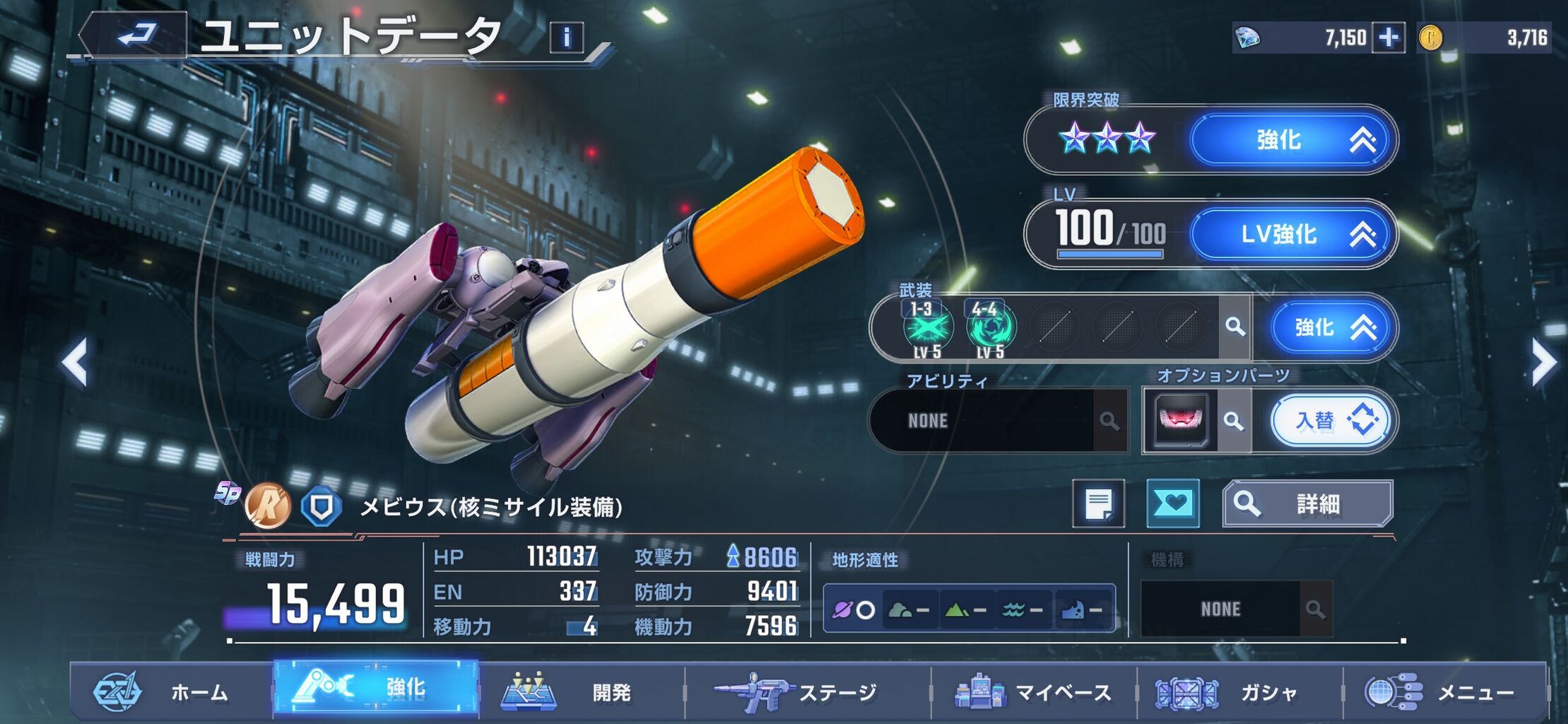1568x724 pixels.
Task: Open the unit data info icon
Action: [566, 37]
